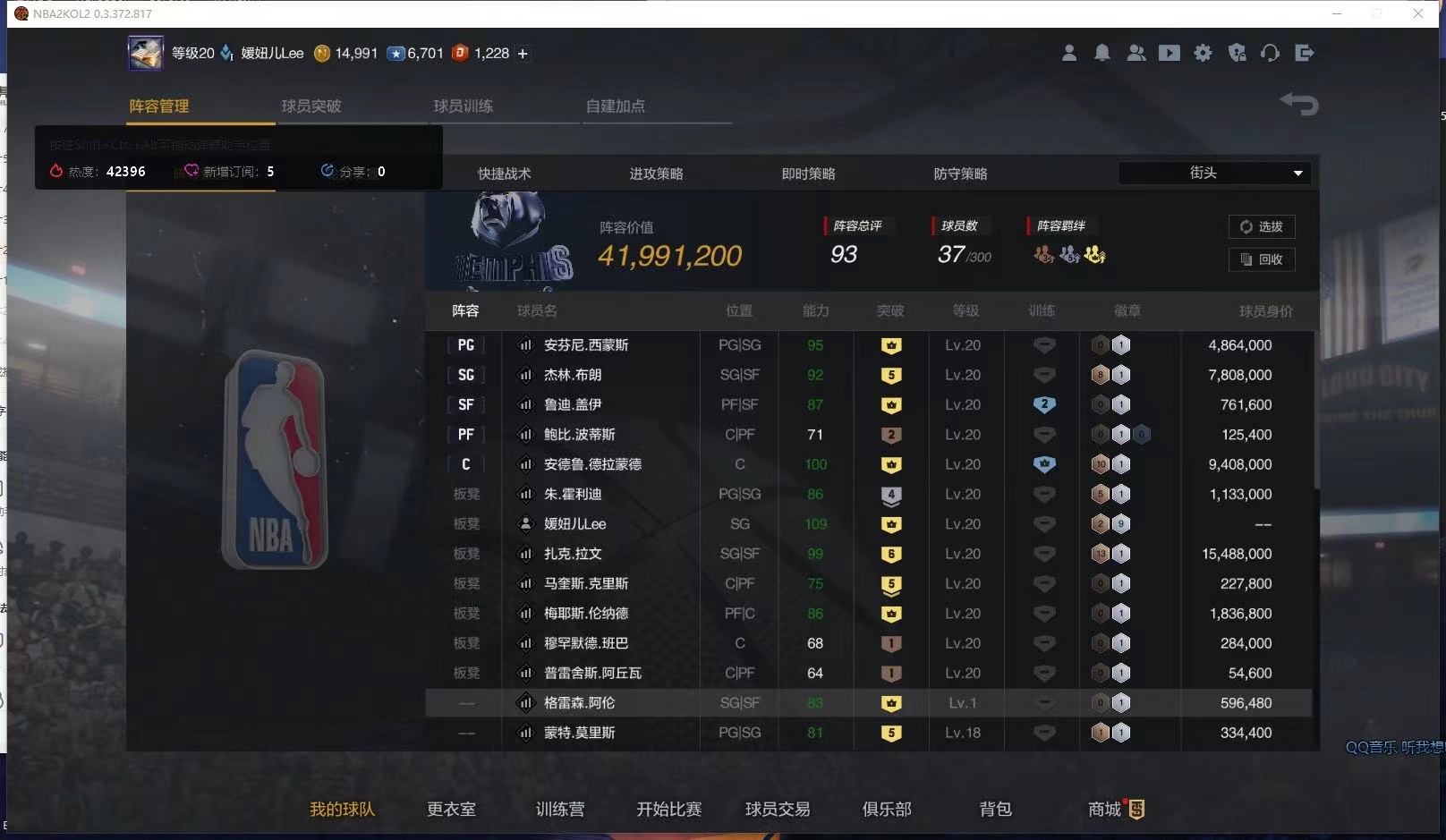Image resolution: width=1446 pixels, height=840 pixels.
Task: Click the 回收 recycle button
Action: pos(1262,259)
